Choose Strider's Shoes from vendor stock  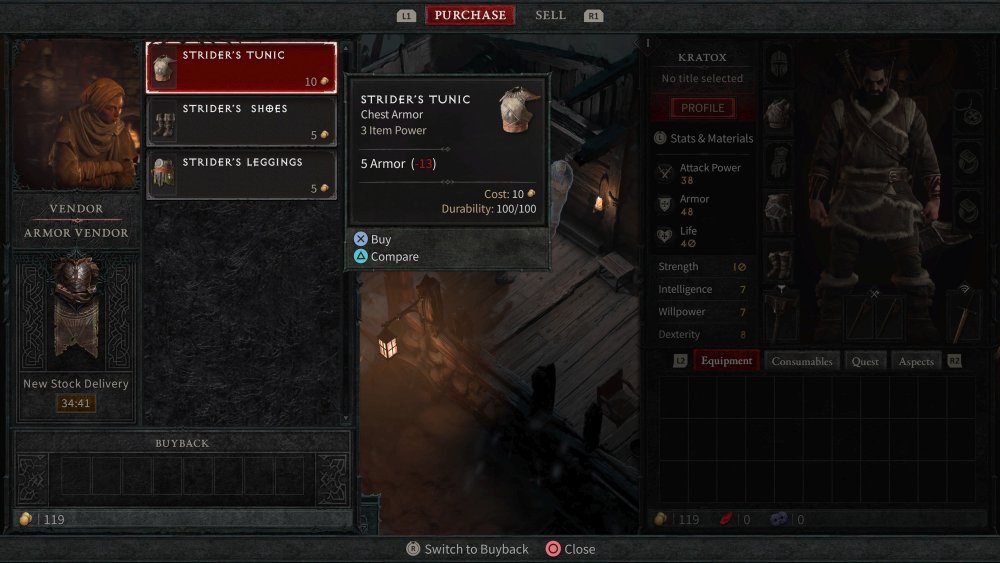[x=241, y=121]
